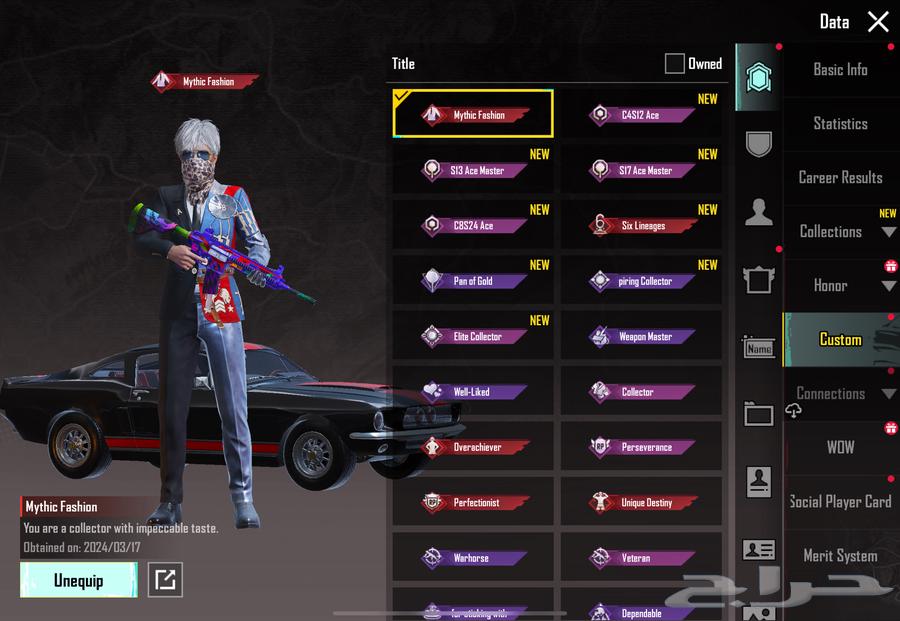
Task: Open the Statistics section
Action: click(840, 124)
